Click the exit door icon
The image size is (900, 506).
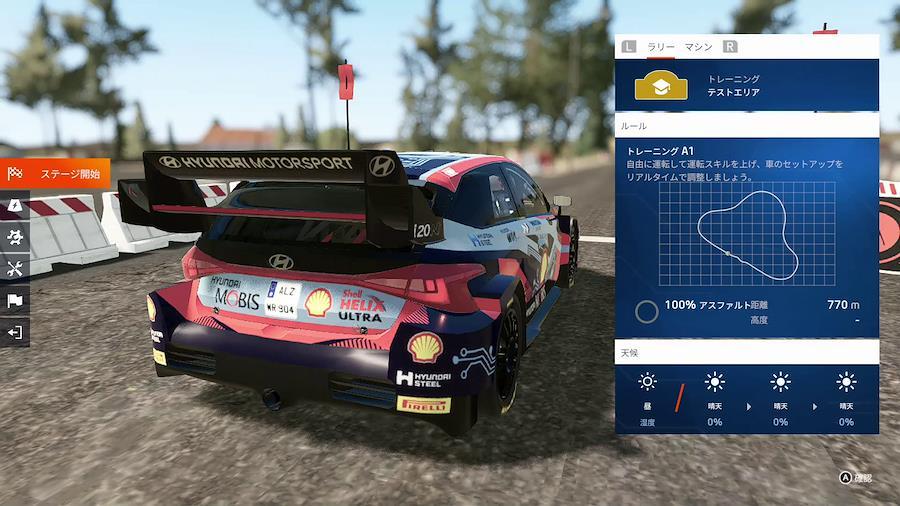click(15, 332)
